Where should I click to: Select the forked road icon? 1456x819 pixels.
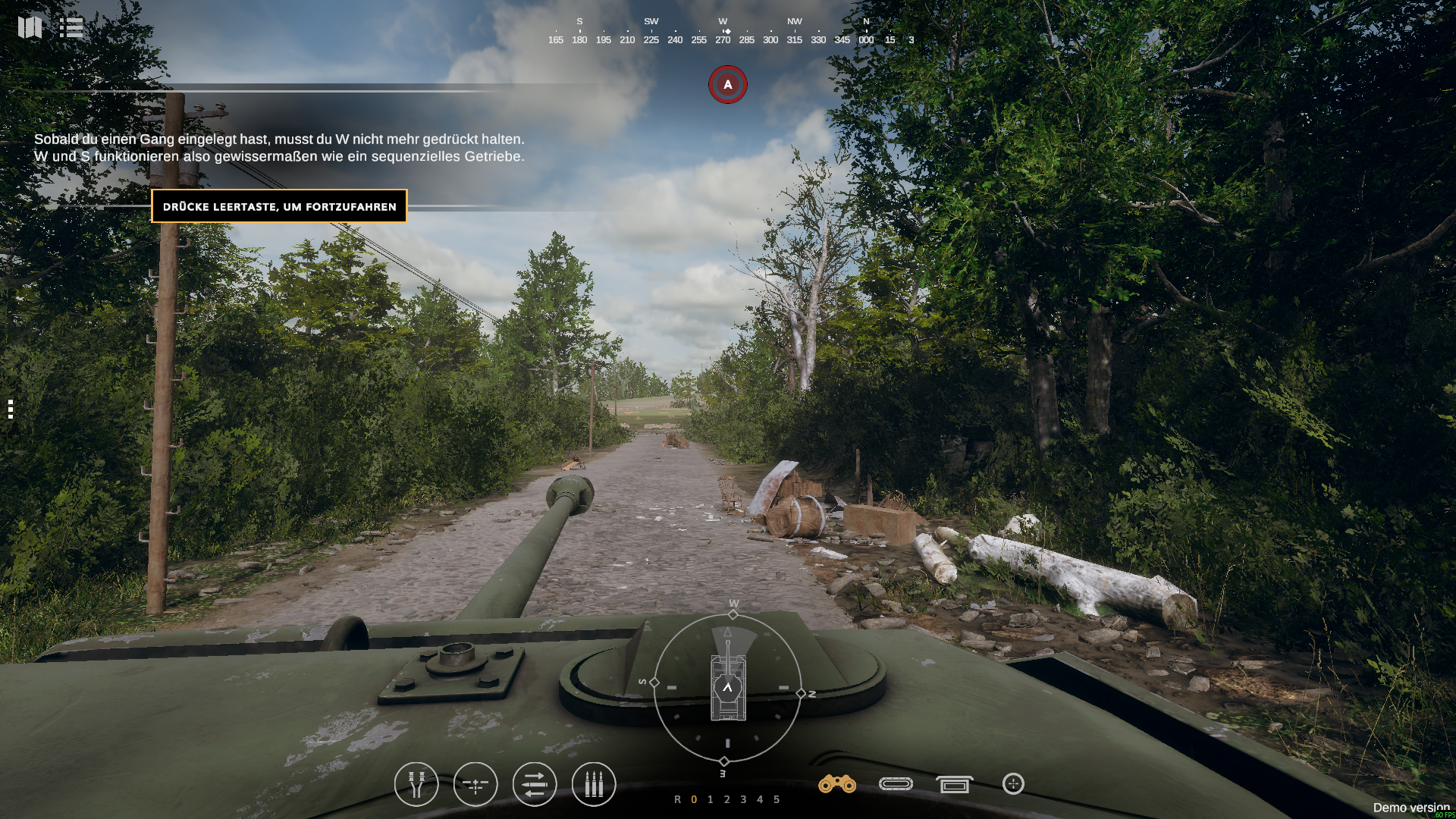click(x=416, y=784)
